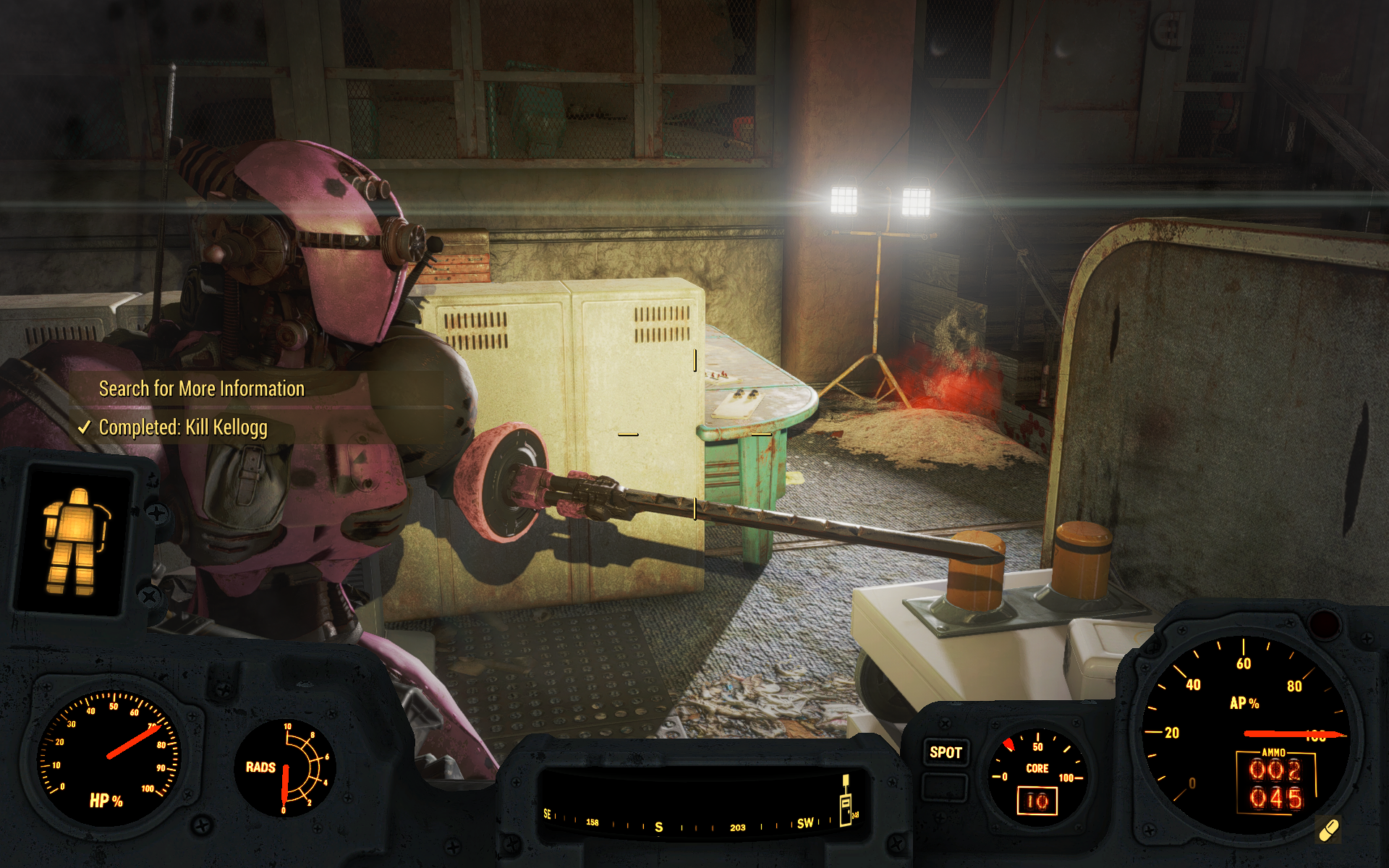Select the SPOT indicator plate
This screenshot has height=868, width=1389.
pos(946,752)
